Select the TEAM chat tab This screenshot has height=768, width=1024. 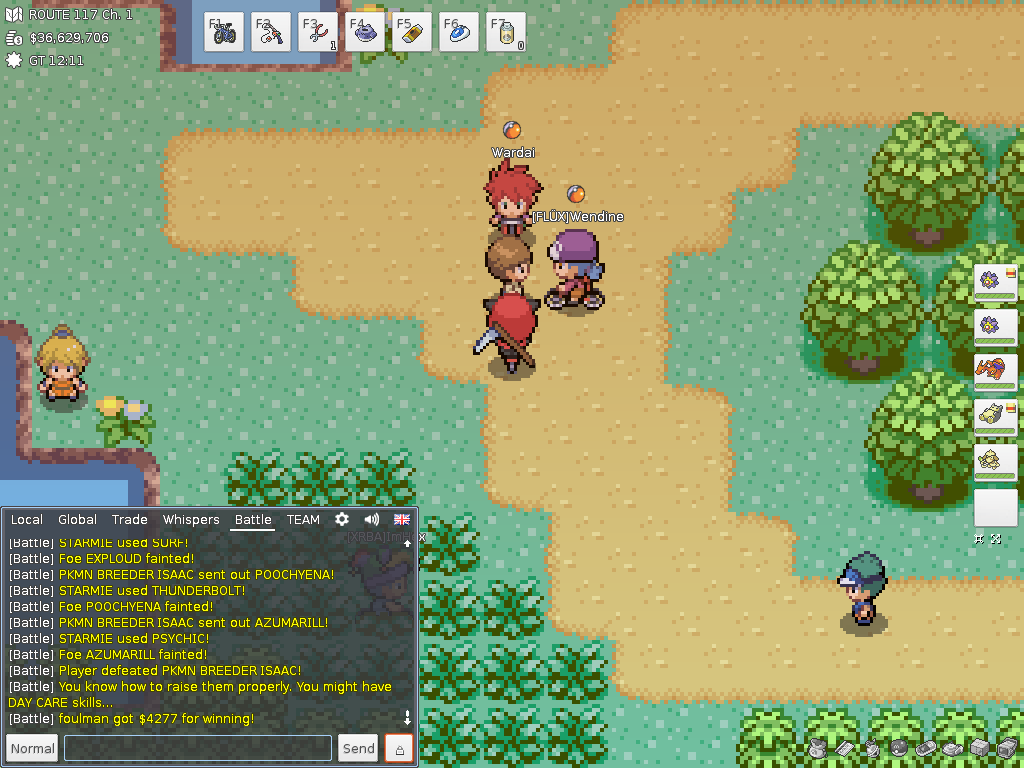click(x=303, y=520)
